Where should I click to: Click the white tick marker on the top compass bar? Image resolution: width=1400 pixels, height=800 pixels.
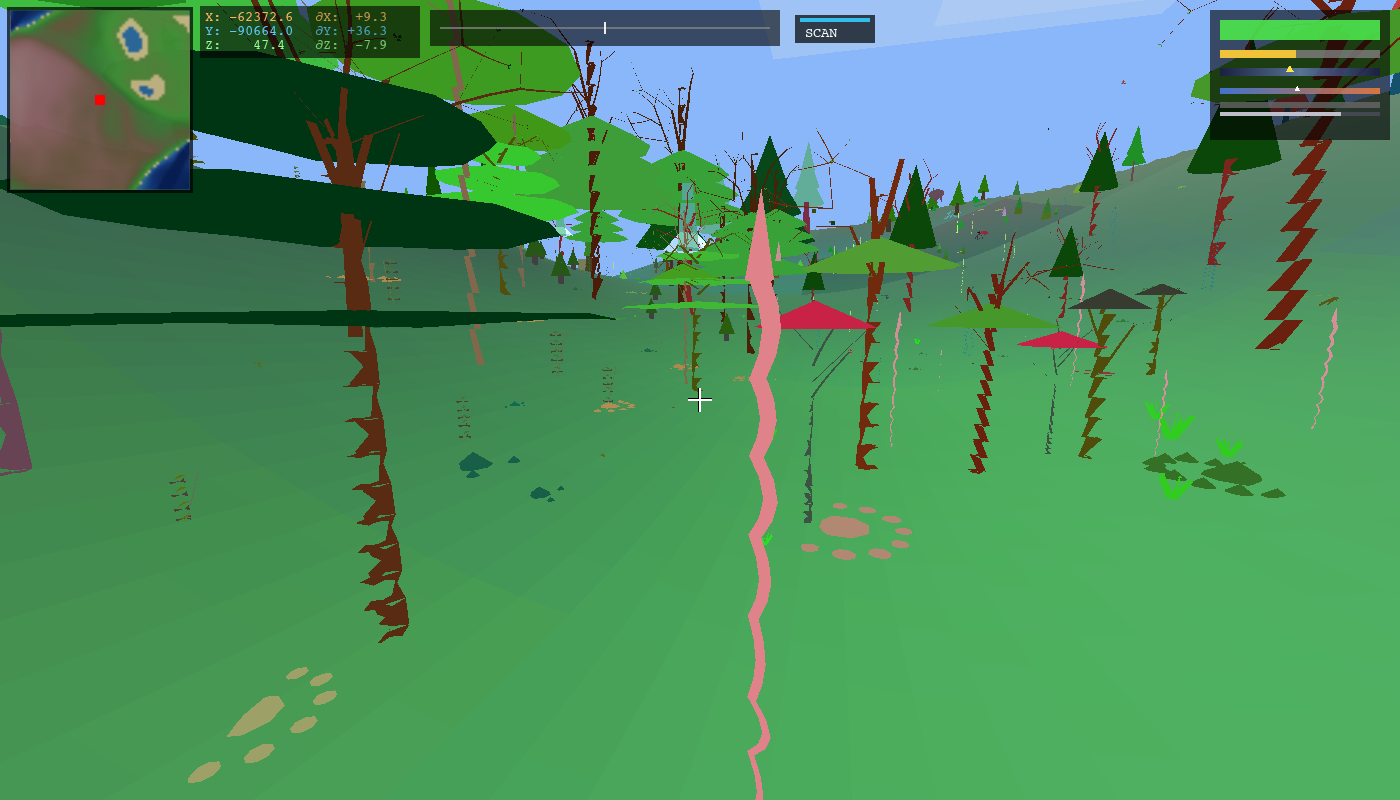pos(604,28)
